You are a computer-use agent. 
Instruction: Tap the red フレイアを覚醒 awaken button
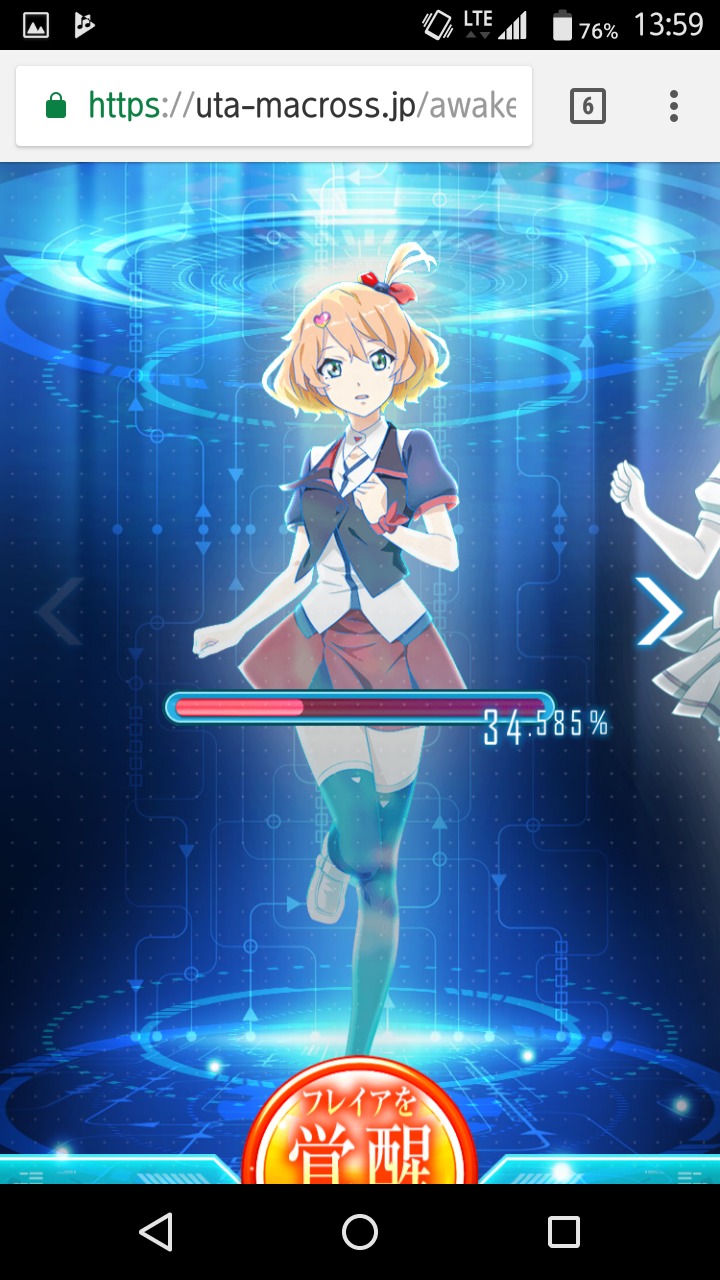[359, 1130]
